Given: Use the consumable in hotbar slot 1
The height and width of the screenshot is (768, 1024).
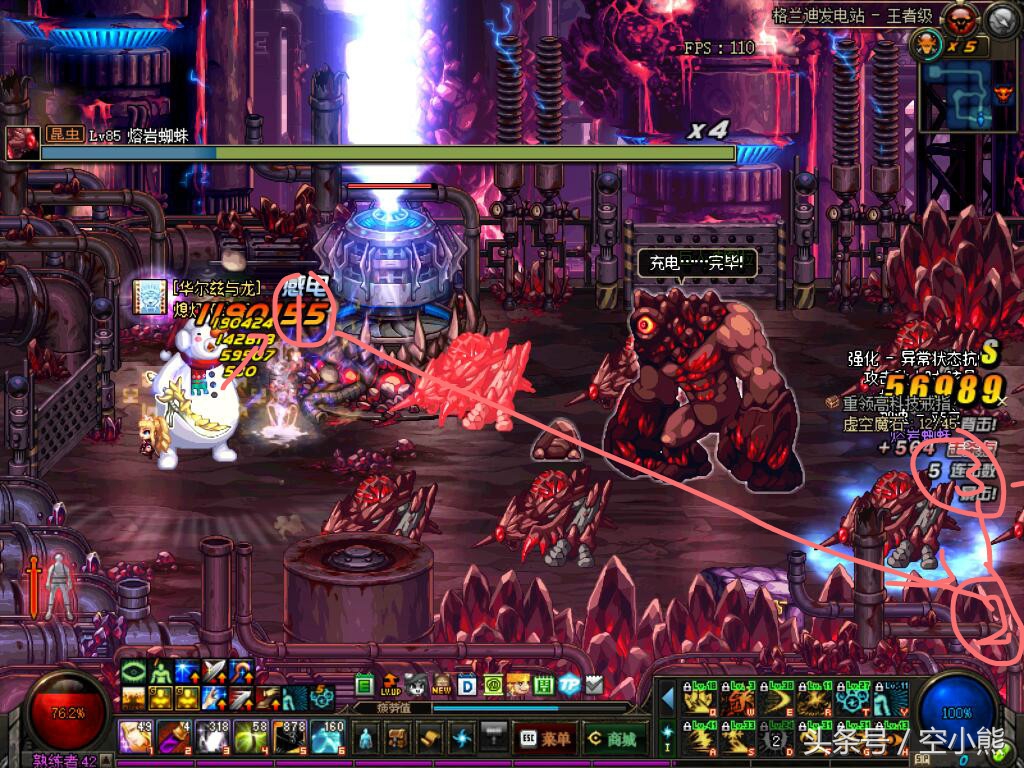Looking at the screenshot, I should (136, 738).
